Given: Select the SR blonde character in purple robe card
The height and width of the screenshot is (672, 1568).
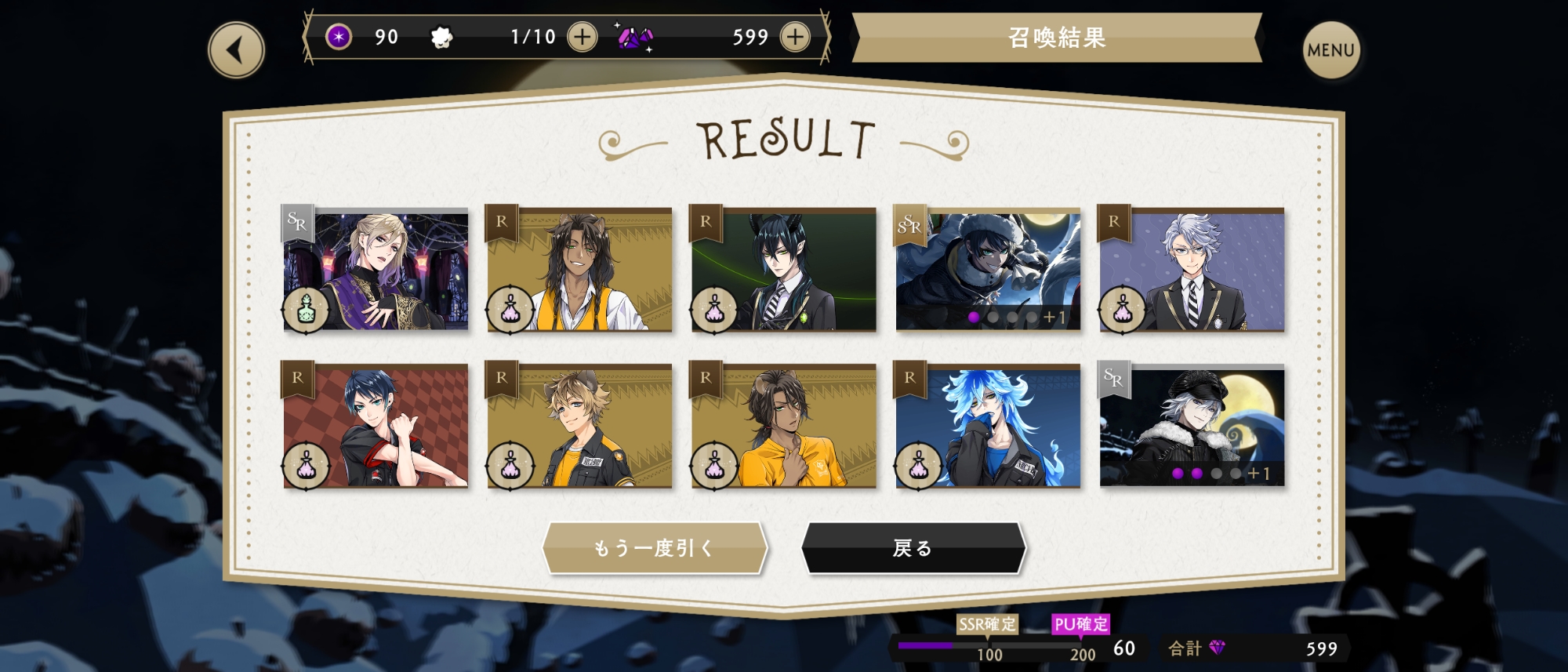Looking at the screenshot, I should coord(376,270).
